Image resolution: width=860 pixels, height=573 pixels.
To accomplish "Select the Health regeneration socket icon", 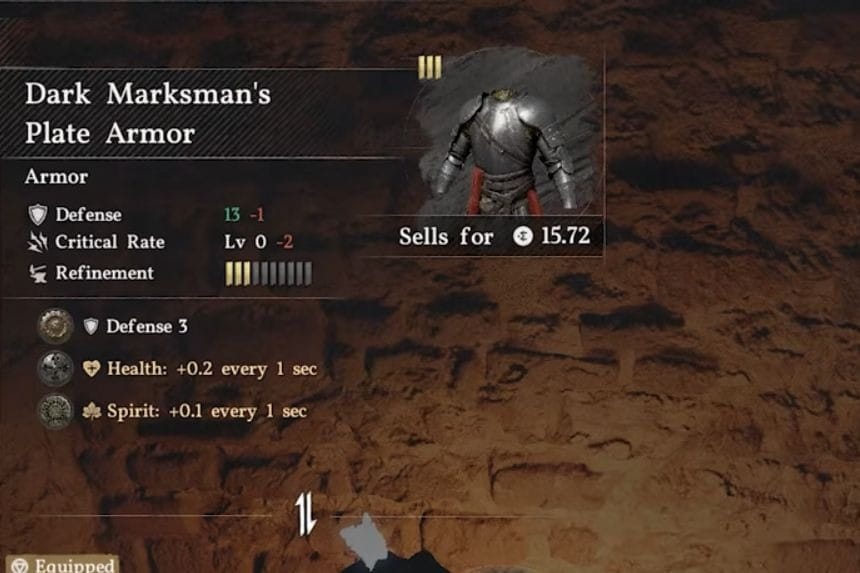I will 54,369.
